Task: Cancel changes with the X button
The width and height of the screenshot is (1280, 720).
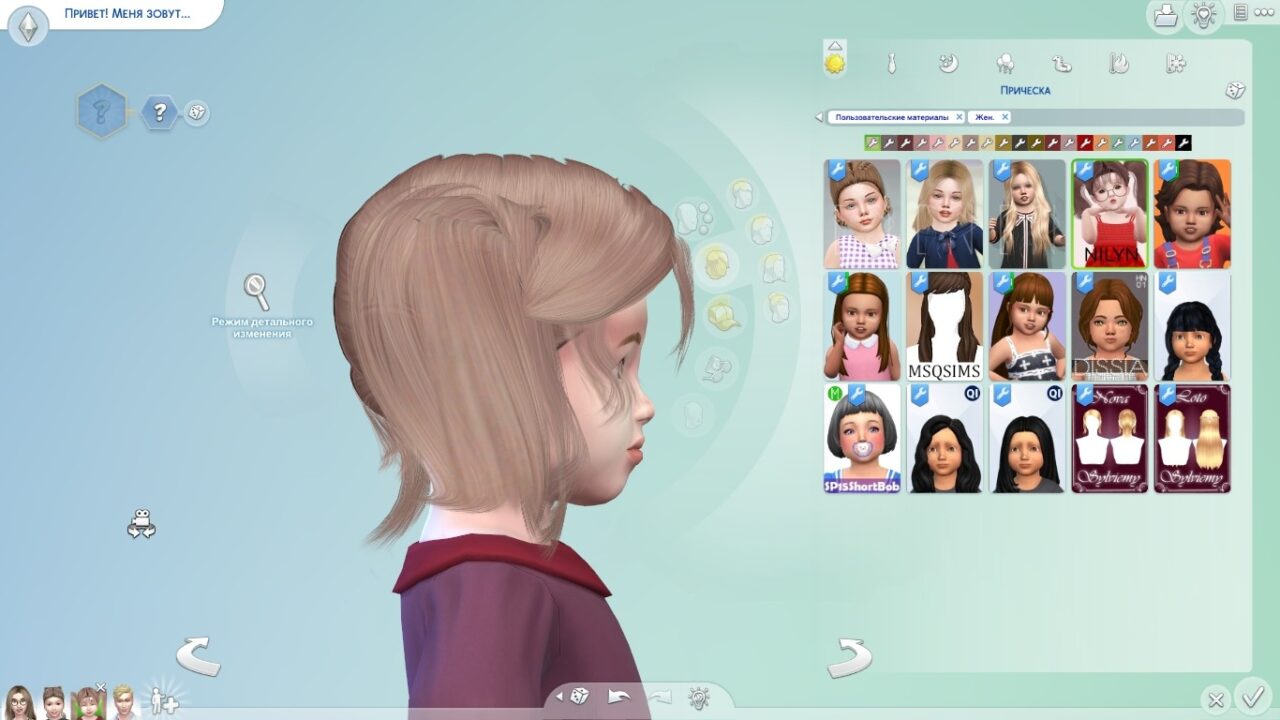Action: pos(1216,700)
